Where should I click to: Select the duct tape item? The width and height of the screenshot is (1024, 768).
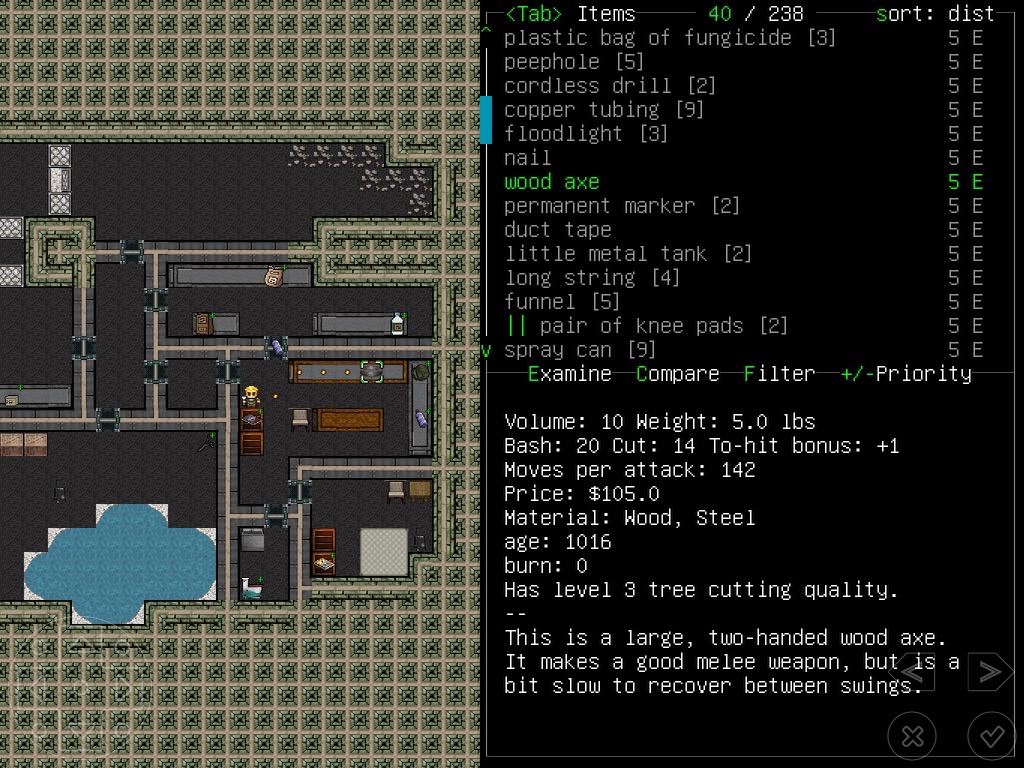tap(557, 230)
